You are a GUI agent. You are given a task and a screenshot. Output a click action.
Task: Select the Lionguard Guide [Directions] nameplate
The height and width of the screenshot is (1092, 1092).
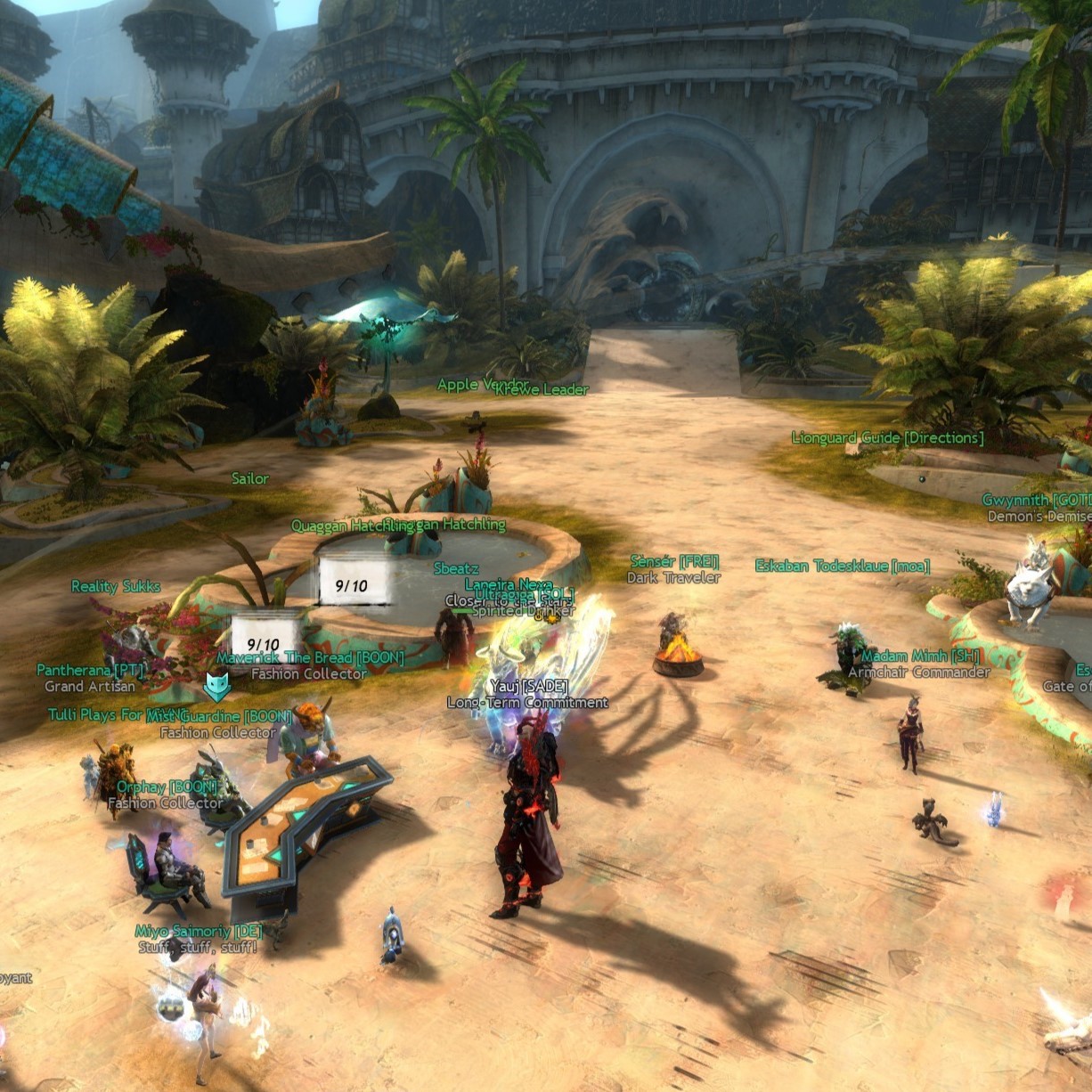point(887,438)
